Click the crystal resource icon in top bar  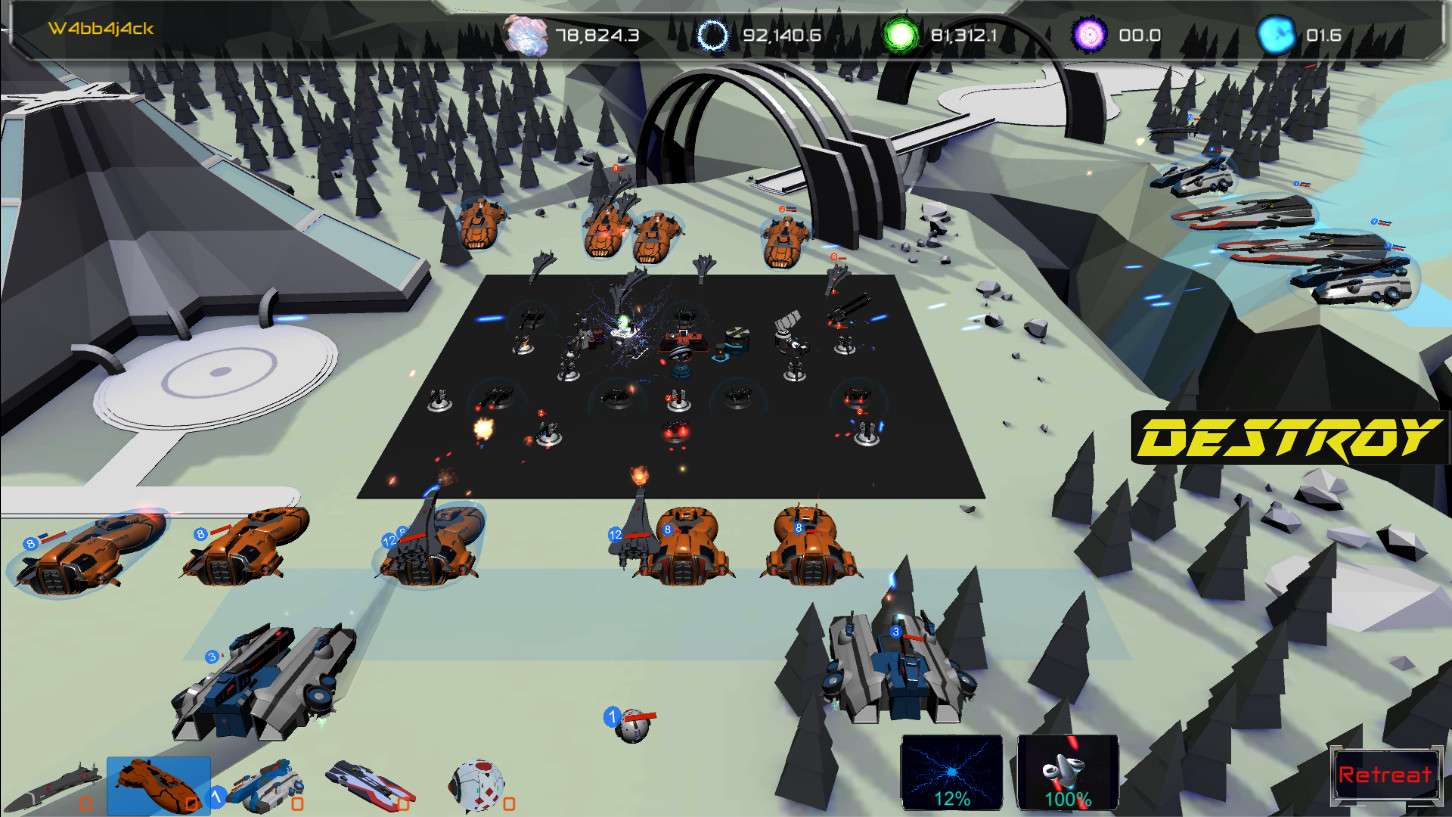point(524,33)
